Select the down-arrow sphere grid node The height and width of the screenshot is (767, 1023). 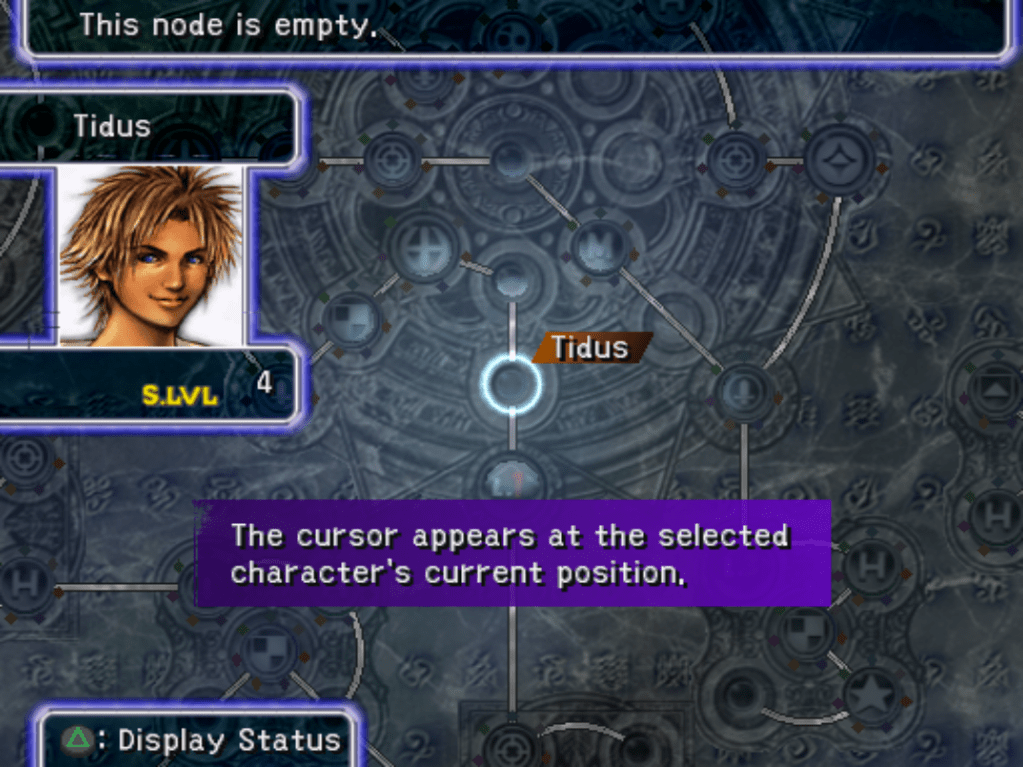[743, 388]
